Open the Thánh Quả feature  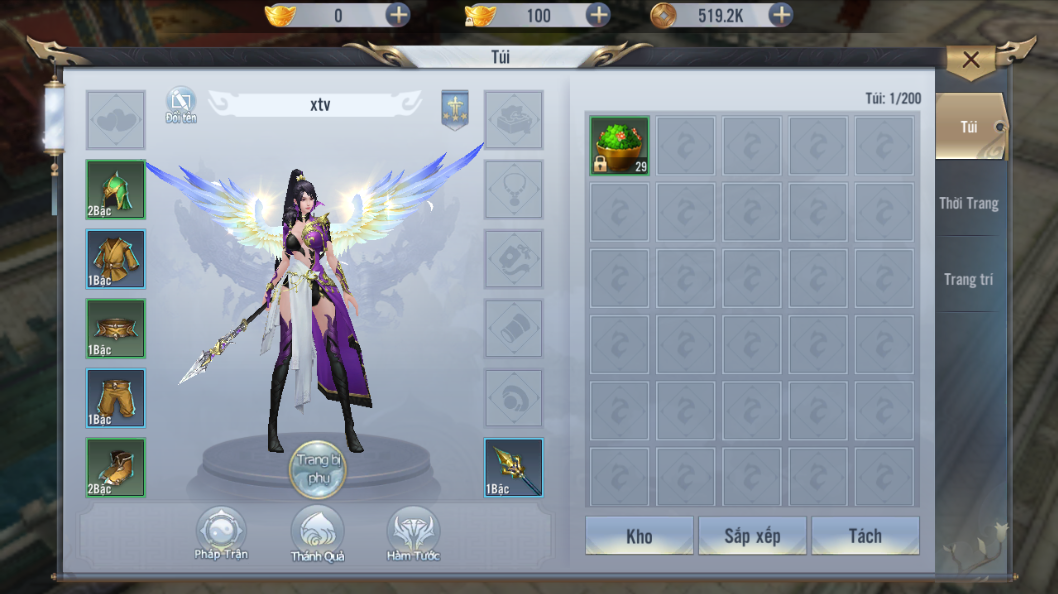317,533
